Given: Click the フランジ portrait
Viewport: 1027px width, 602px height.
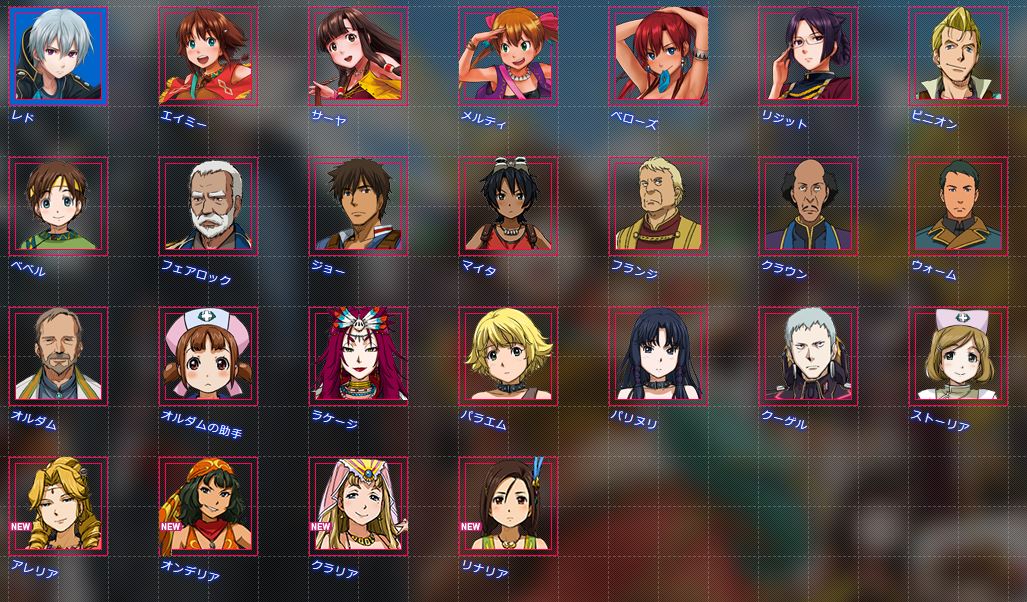Looking at the screenshot, I should click(x=658, y=206).
